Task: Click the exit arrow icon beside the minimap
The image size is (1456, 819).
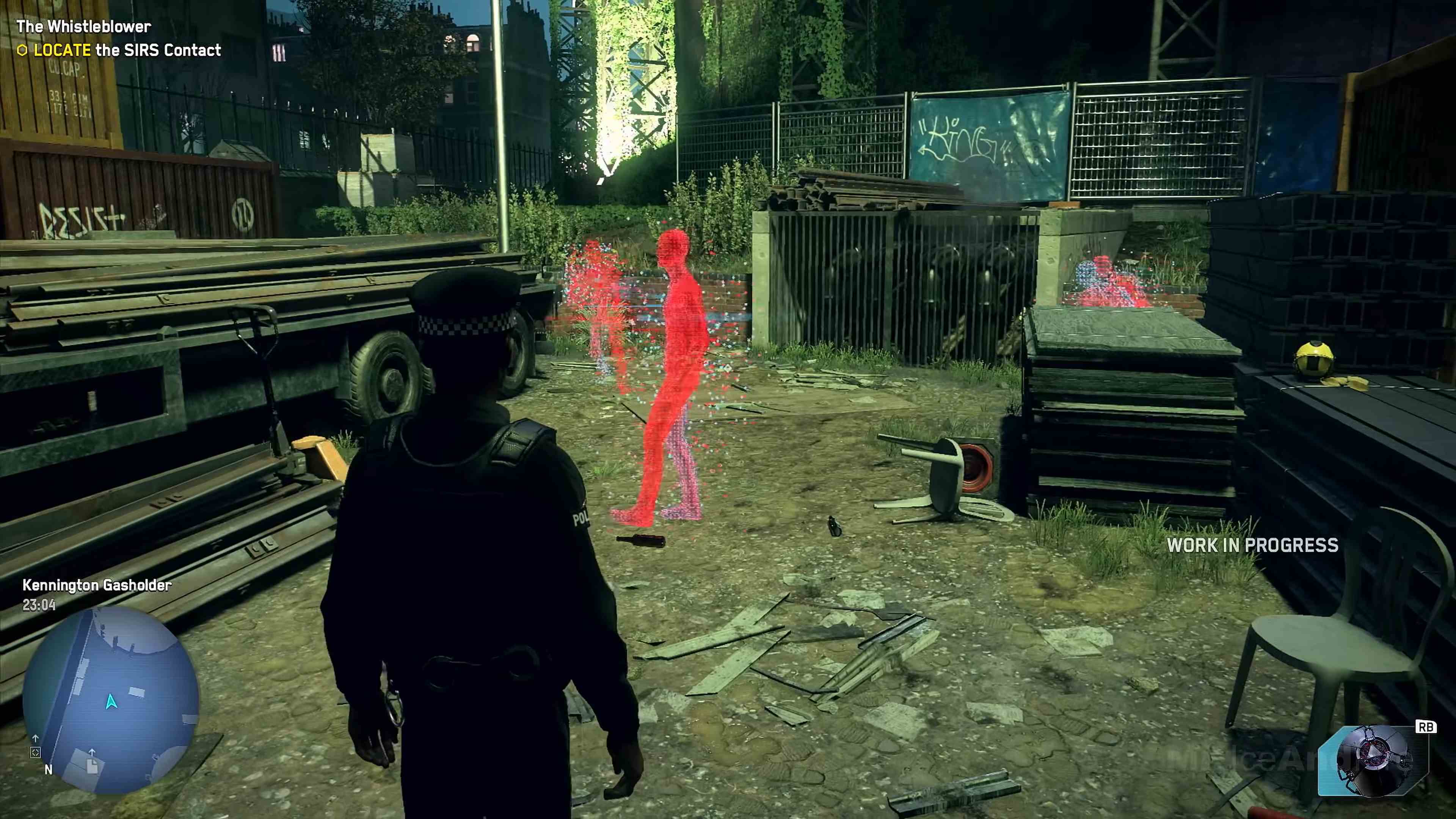Action: click(36, 739)
